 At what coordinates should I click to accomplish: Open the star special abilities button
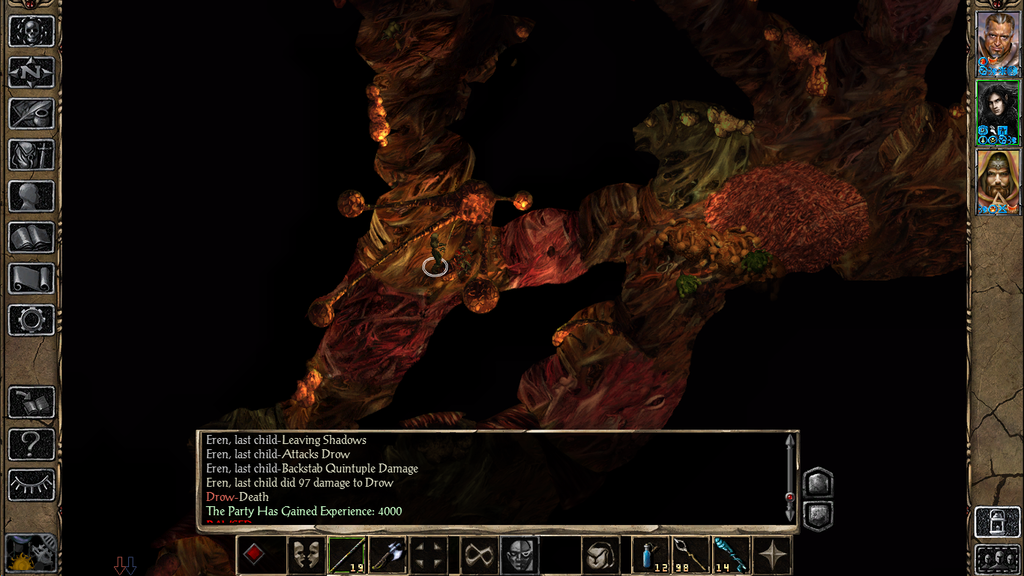(773, 555)
